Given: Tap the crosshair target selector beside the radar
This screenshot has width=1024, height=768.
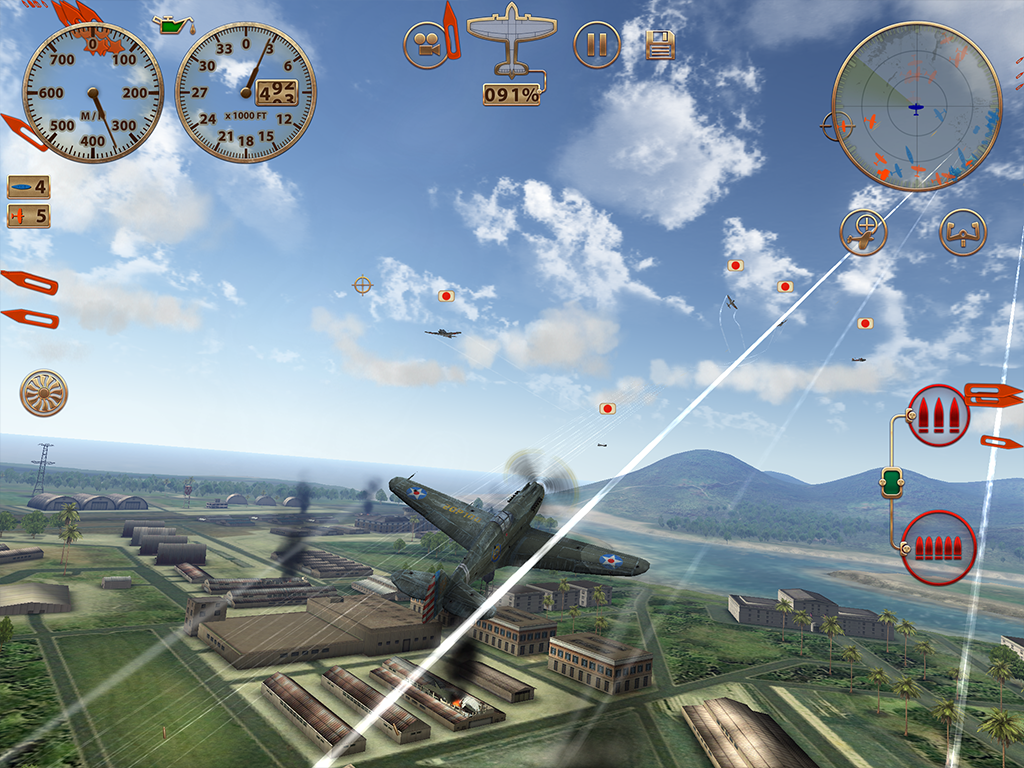Looking at the screenshot, I should point(839,127).
